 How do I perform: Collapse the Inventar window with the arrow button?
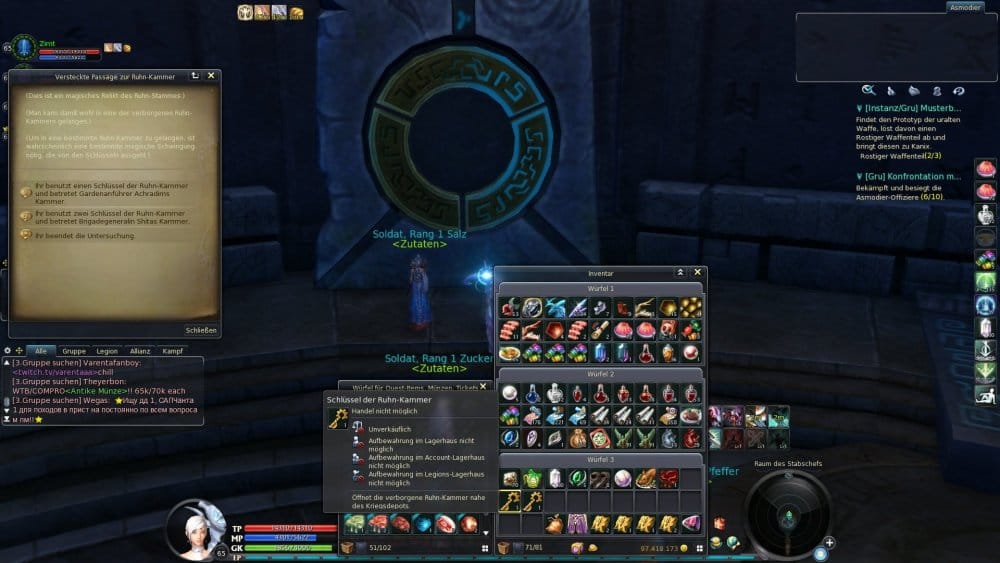[x=680, y=272]
